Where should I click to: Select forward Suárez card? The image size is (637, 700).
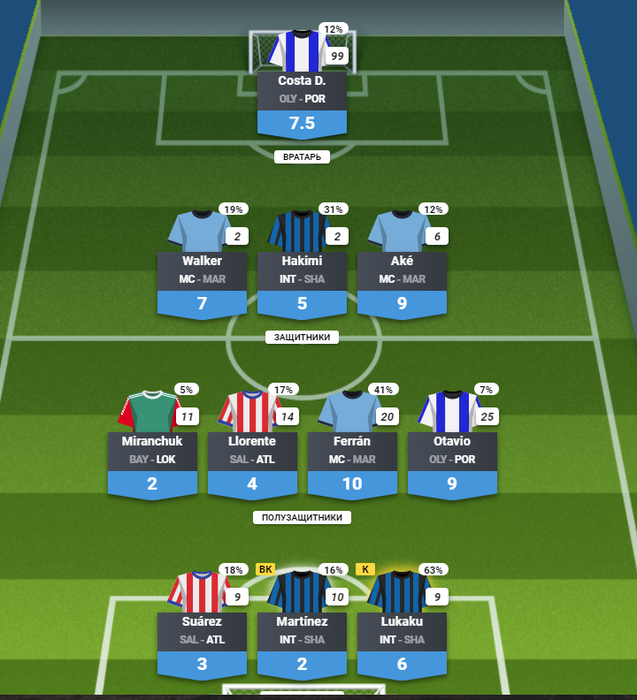(x=202, y=629)
